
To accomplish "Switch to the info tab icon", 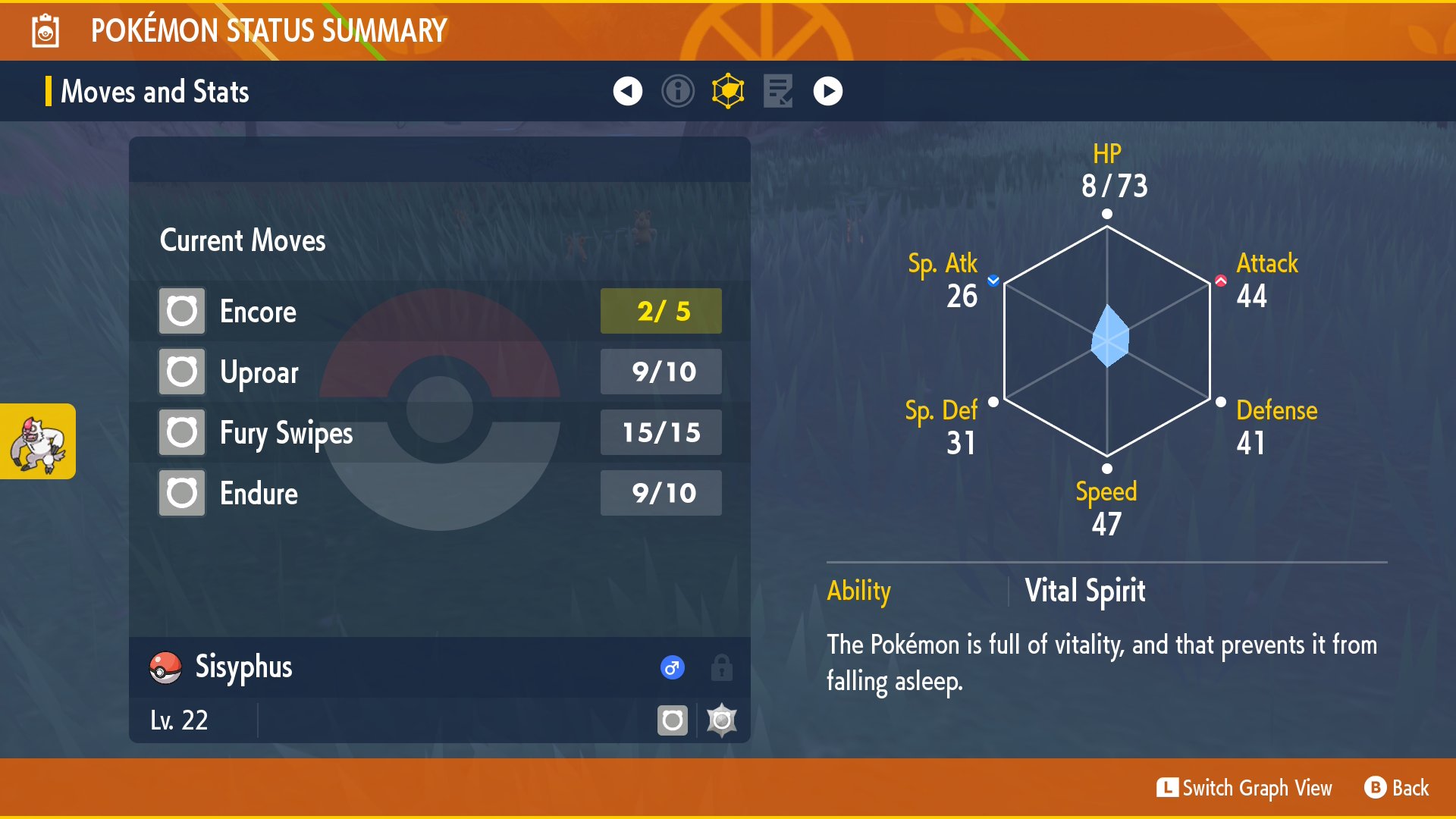I will (x=677, y=91).
